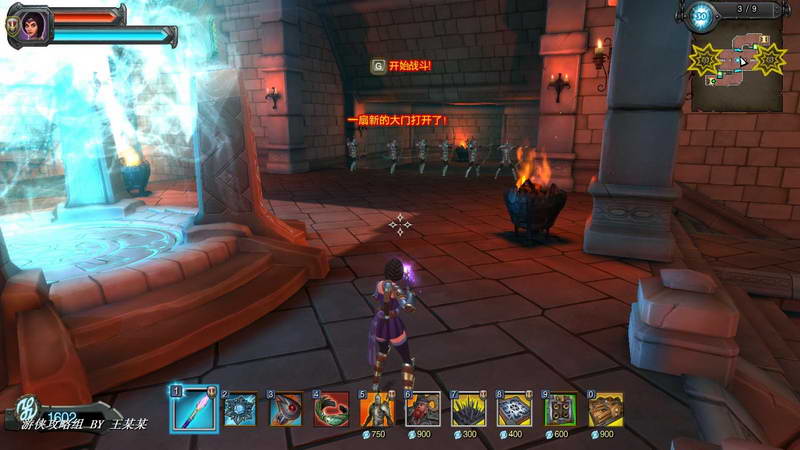Pick the green coiled vine item slot
This screenshot has height=450, width=800.
click(x=331, y=409)
